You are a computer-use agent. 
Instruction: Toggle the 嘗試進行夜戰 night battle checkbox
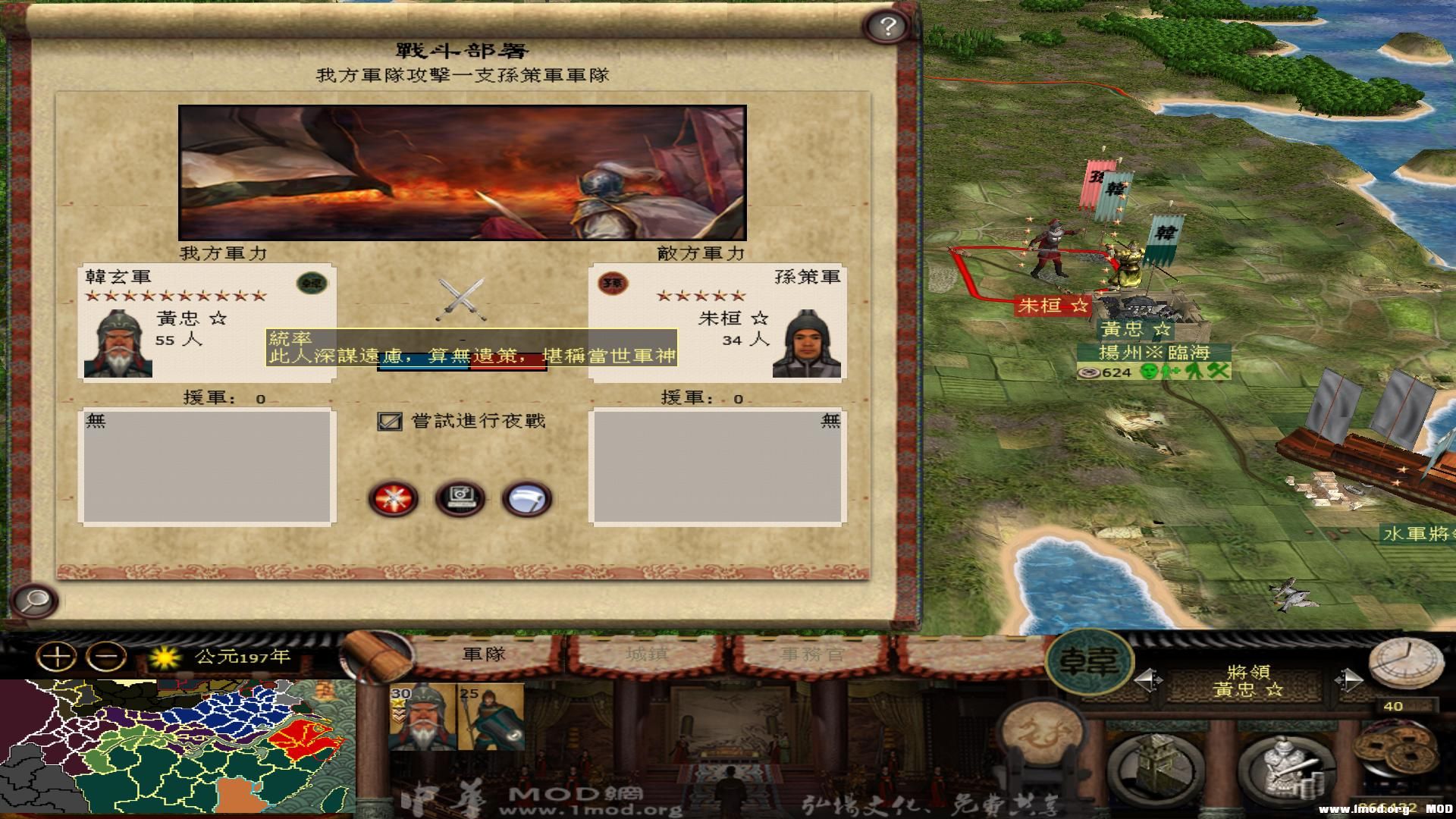[391, 419]
